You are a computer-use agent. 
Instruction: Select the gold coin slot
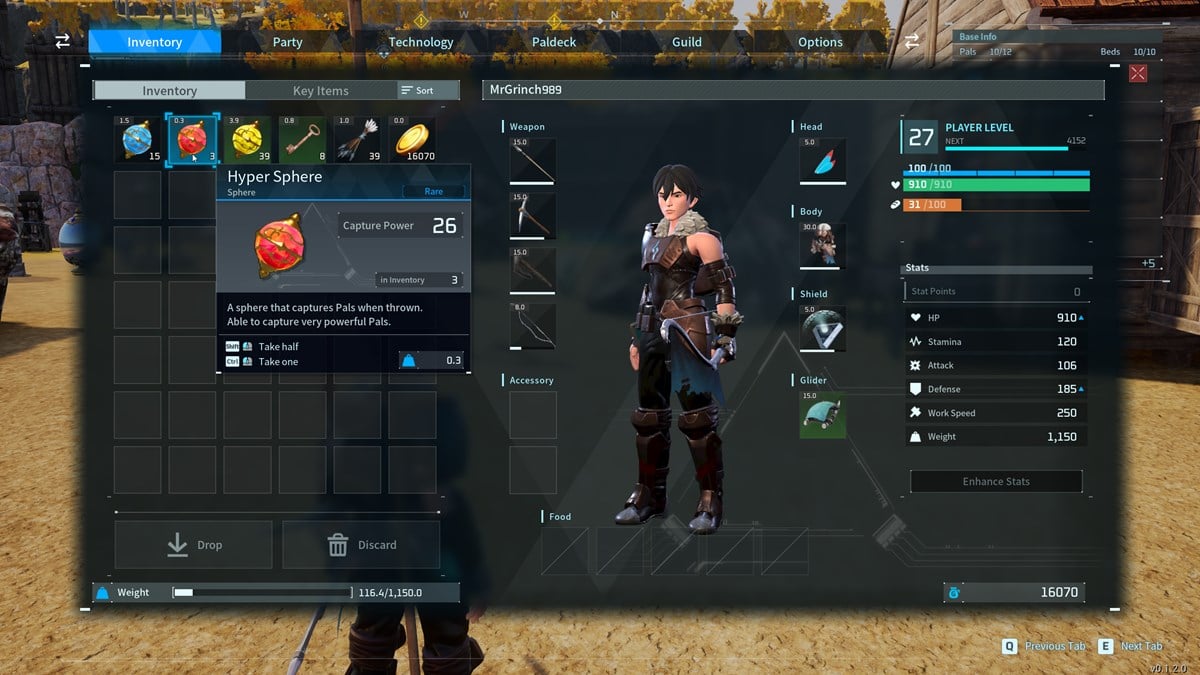point(412,140)
